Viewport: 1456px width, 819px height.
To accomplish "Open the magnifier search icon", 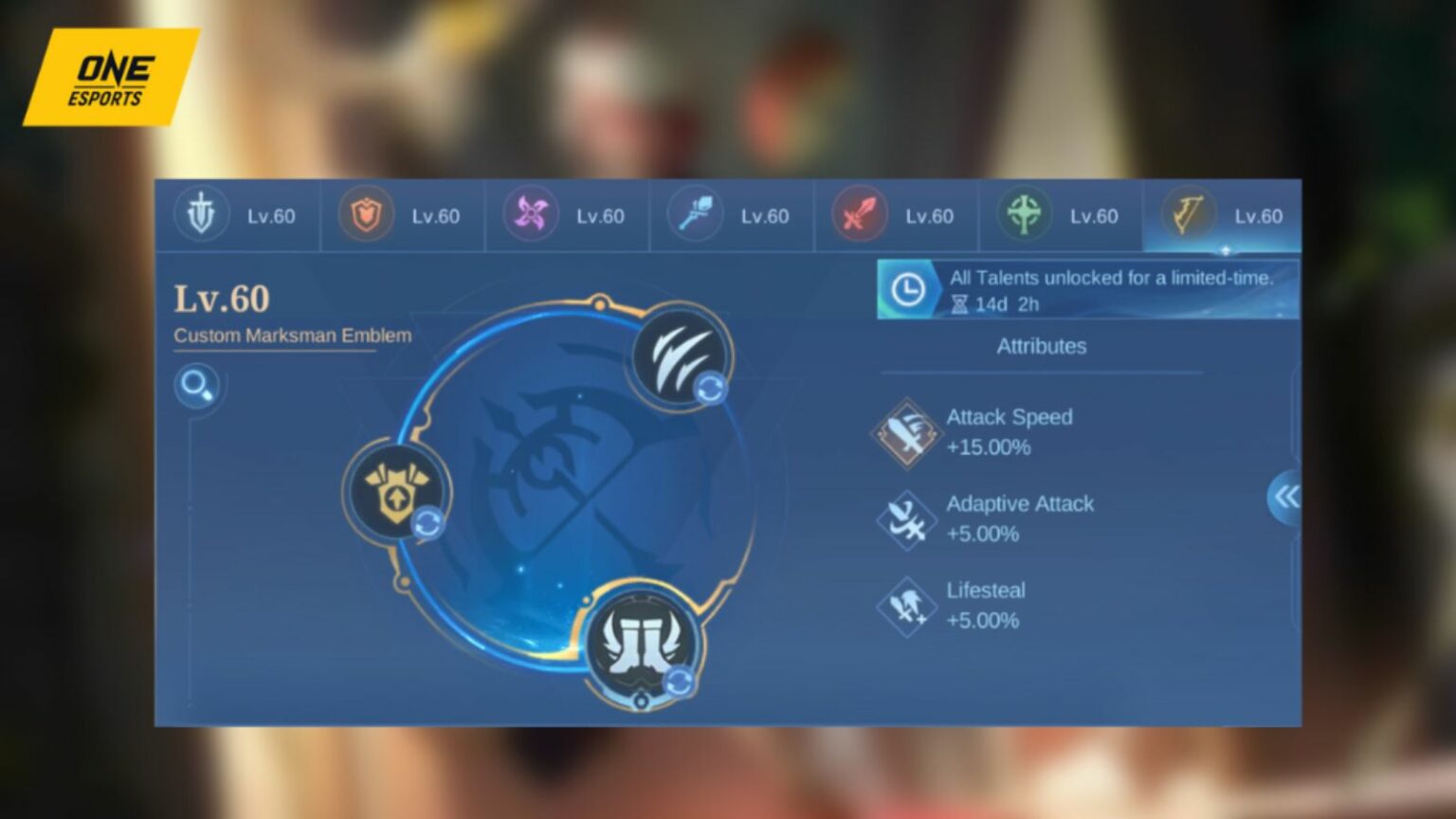I will [197, 387].
